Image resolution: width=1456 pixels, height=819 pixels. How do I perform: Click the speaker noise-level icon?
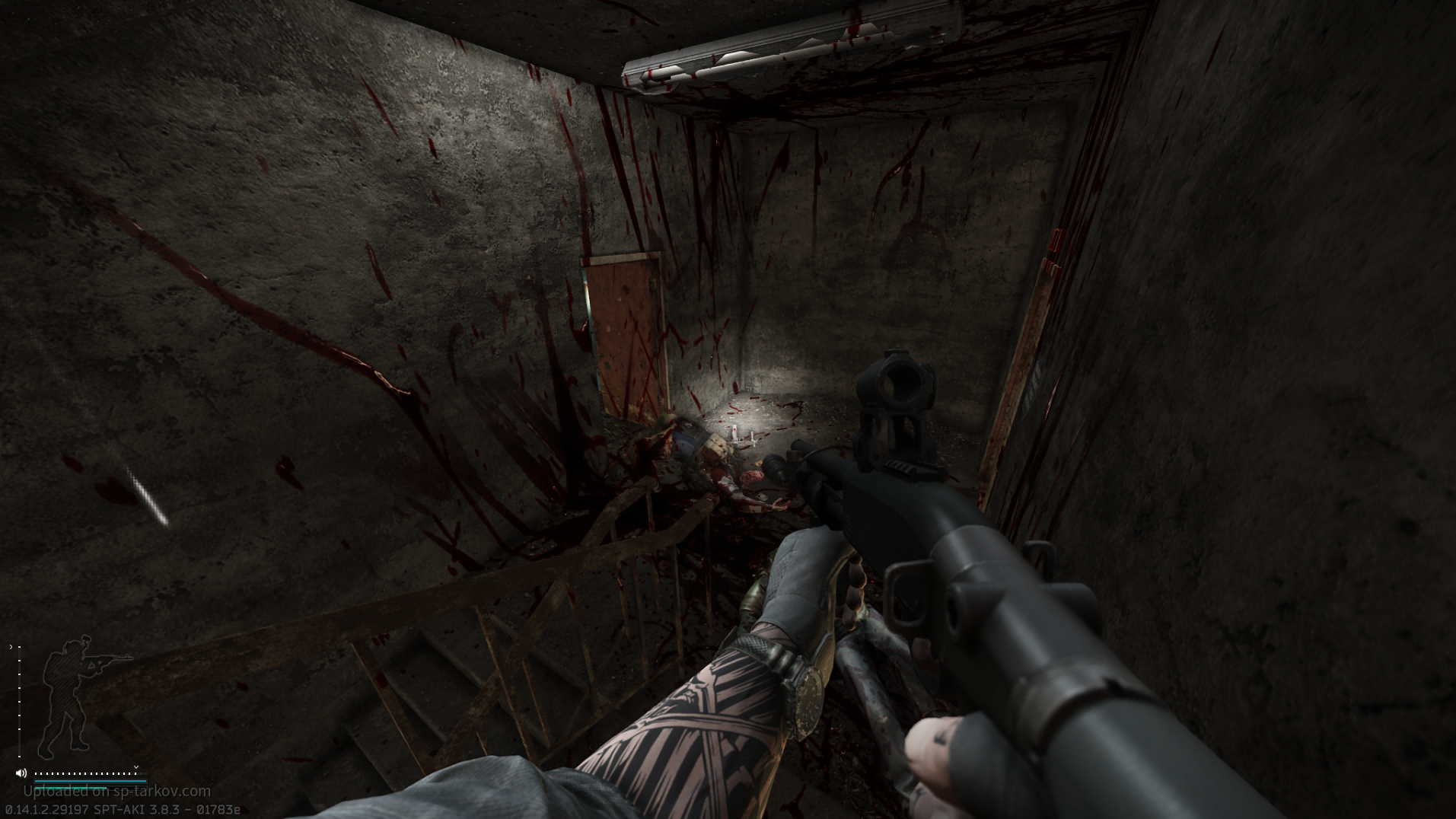pyautogui.click(x=21, y=773)
